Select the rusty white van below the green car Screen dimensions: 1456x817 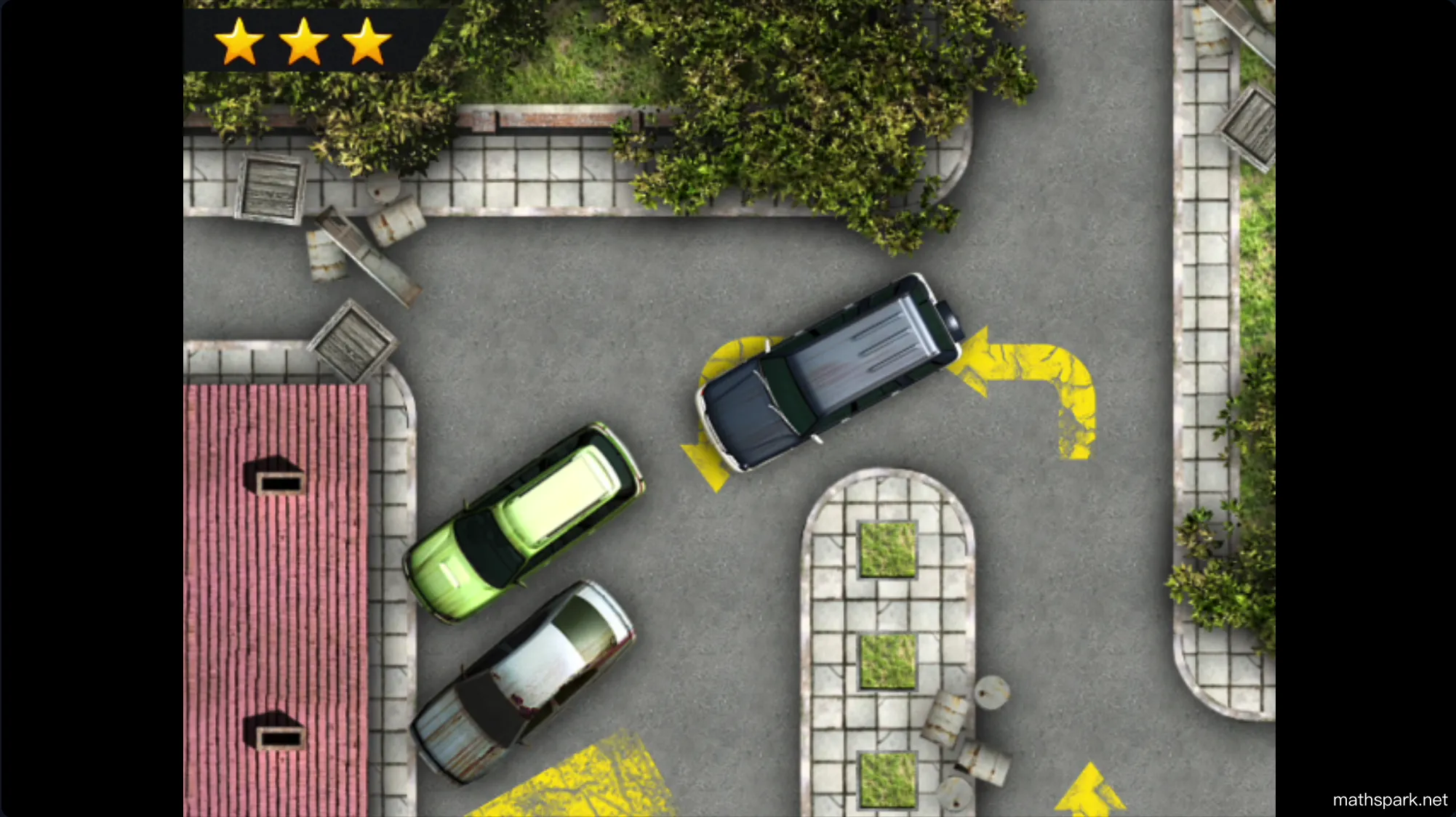[524, 676]
